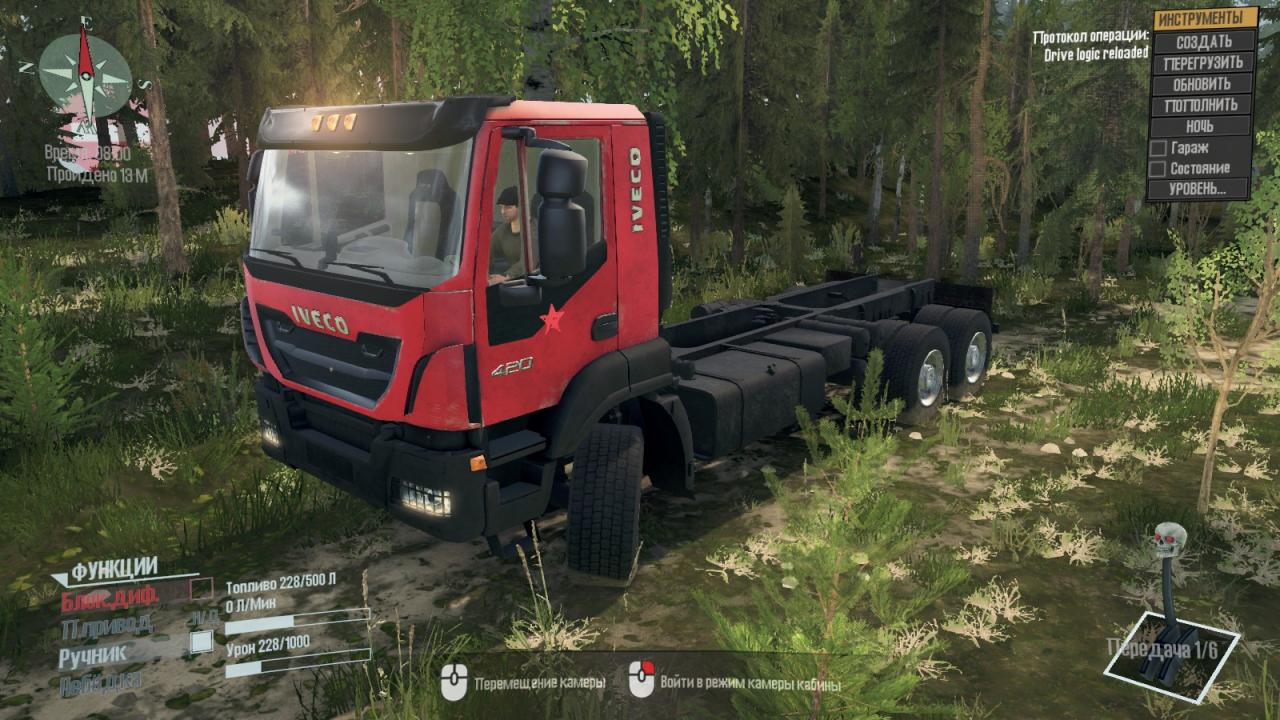1280x720 pixels.
Task: Open the УРОВЕНЬ... level menu
Action: (1203, 188)
